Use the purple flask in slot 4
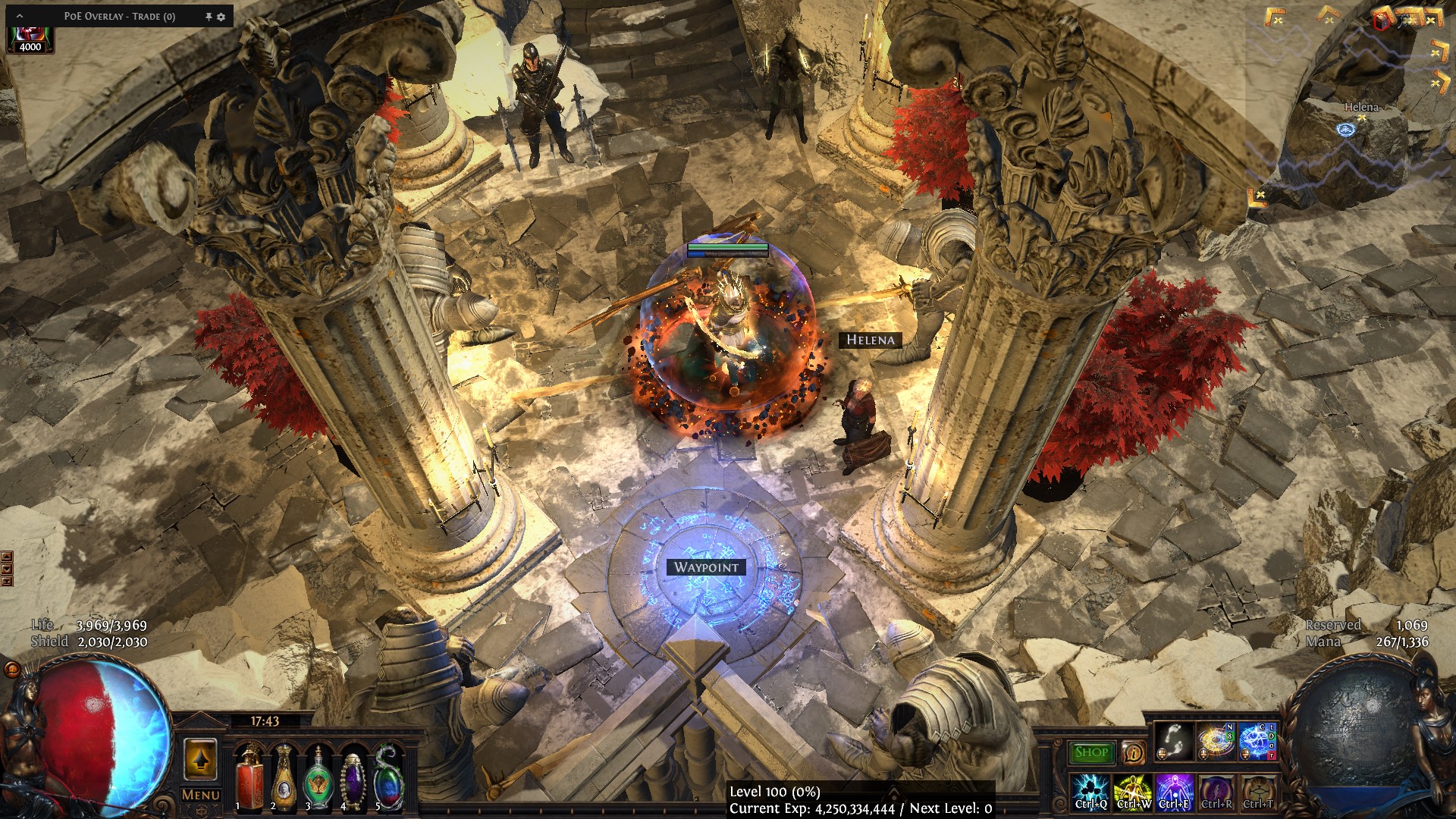This screenshot has width=1456, height=819. point(353,776)
